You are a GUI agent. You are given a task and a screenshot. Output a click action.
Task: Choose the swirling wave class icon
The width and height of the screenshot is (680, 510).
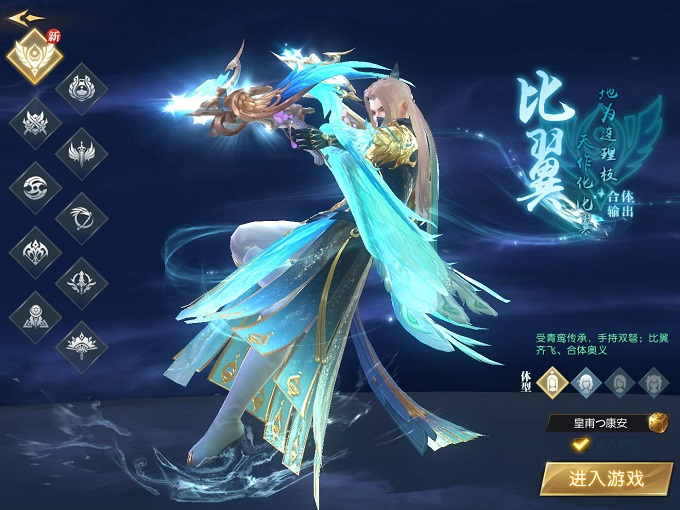(35, 186)
